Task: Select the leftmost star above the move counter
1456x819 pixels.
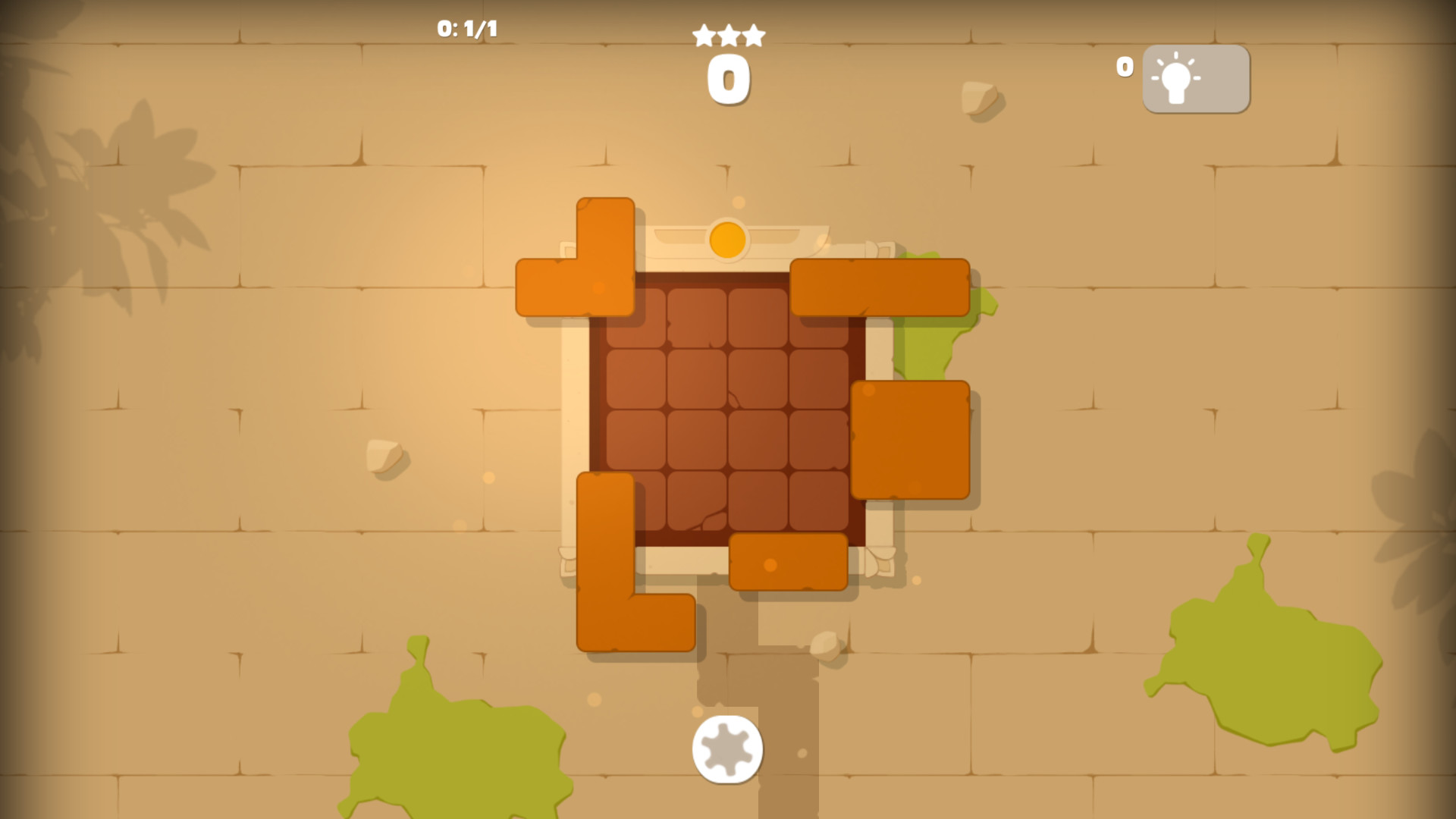Action: pos(701,34)
